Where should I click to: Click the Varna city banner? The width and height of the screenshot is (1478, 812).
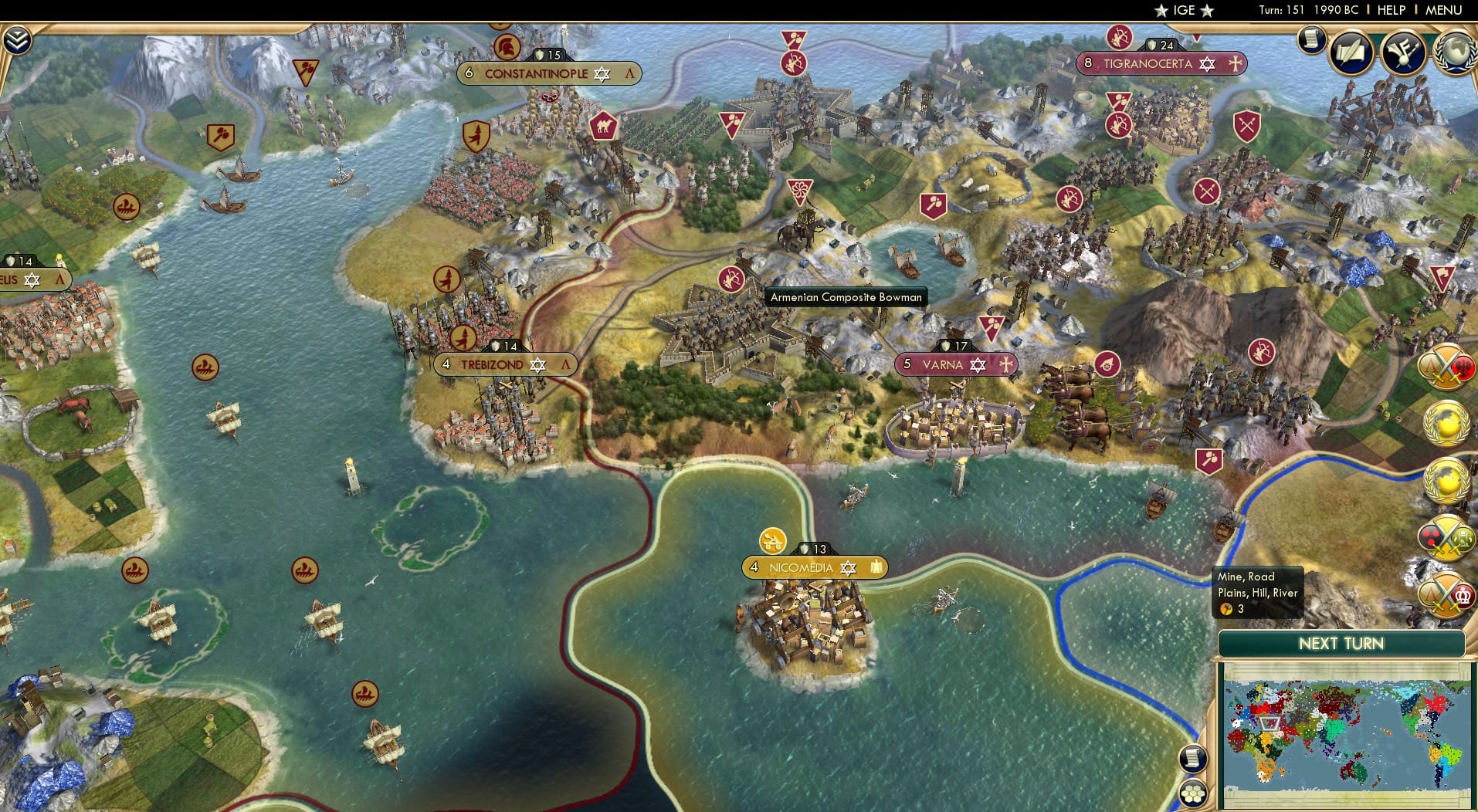(956, 364)
